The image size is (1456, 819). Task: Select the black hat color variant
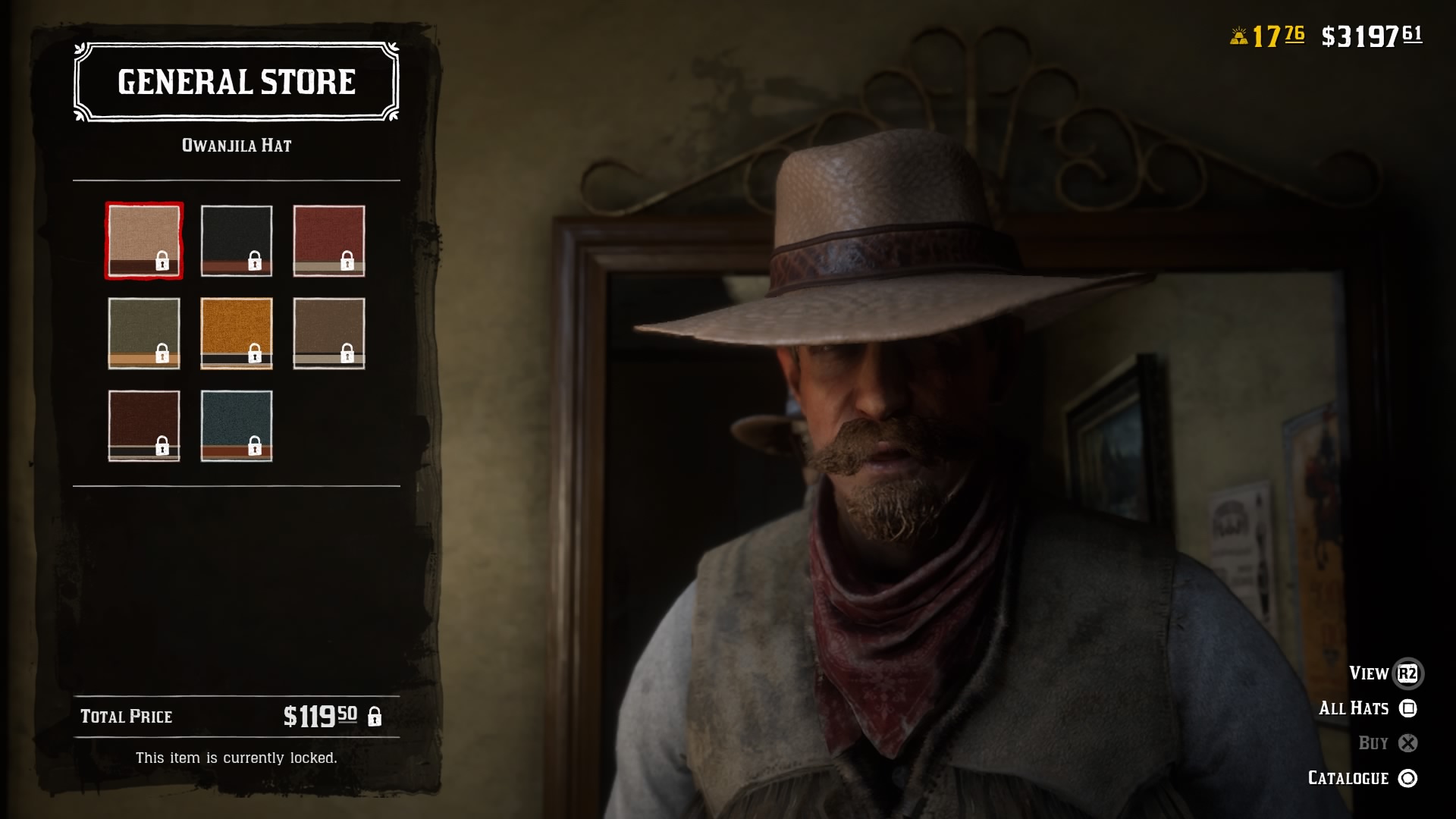click(x=237, y=241)
